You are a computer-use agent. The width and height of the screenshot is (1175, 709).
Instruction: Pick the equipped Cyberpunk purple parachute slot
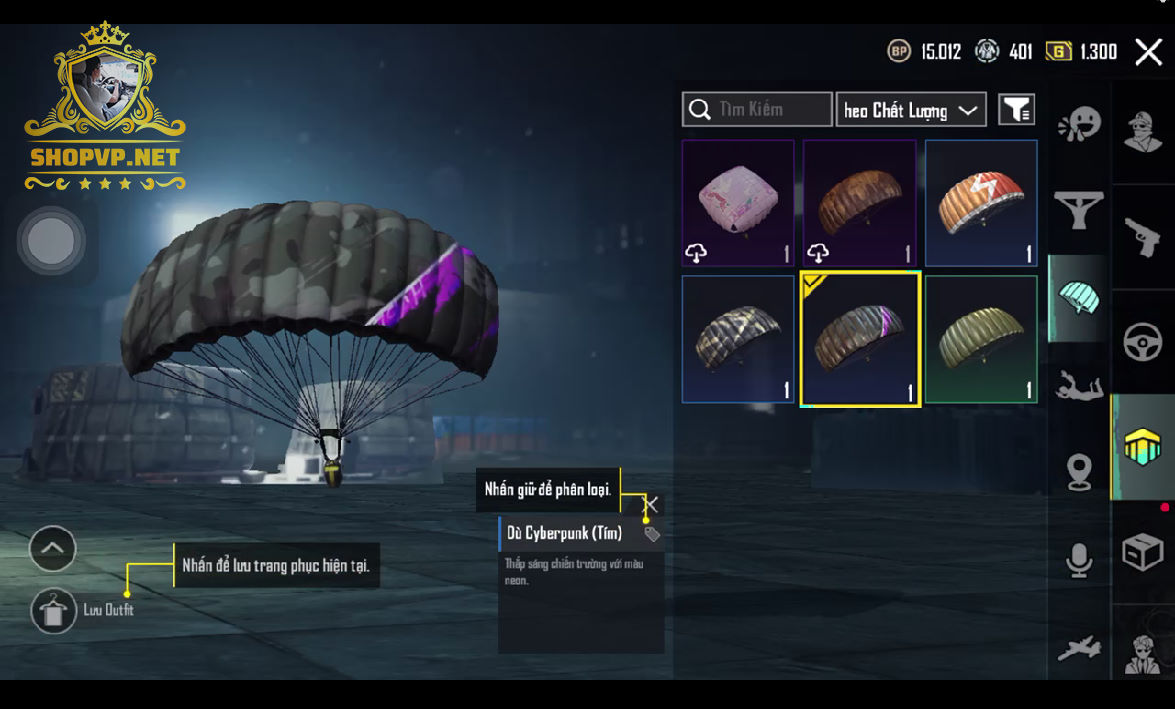tap(860, 339)
